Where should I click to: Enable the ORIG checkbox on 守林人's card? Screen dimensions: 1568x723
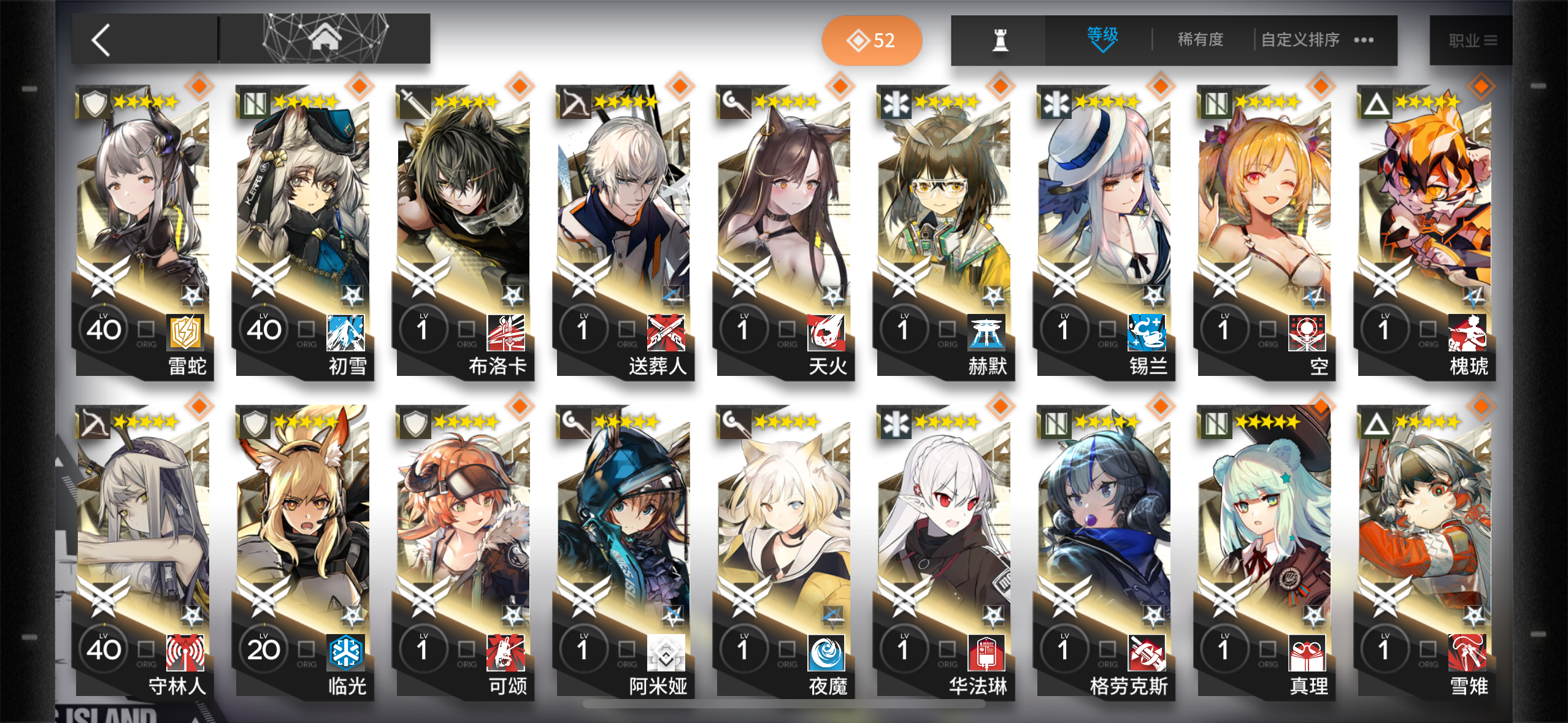[x=145, y=648]
